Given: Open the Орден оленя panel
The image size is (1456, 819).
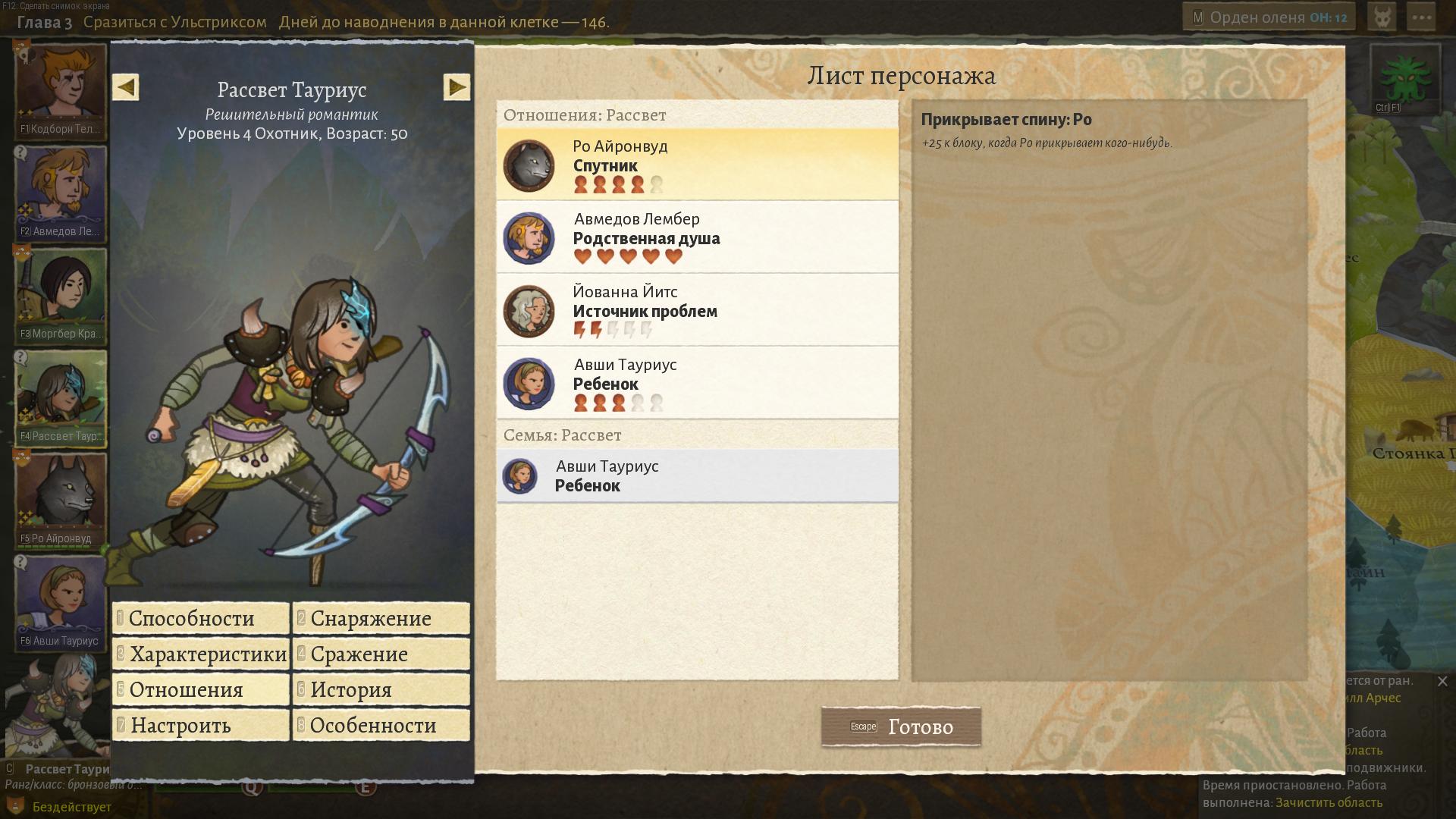Looking at the screenshot, I should point(1269,17).
